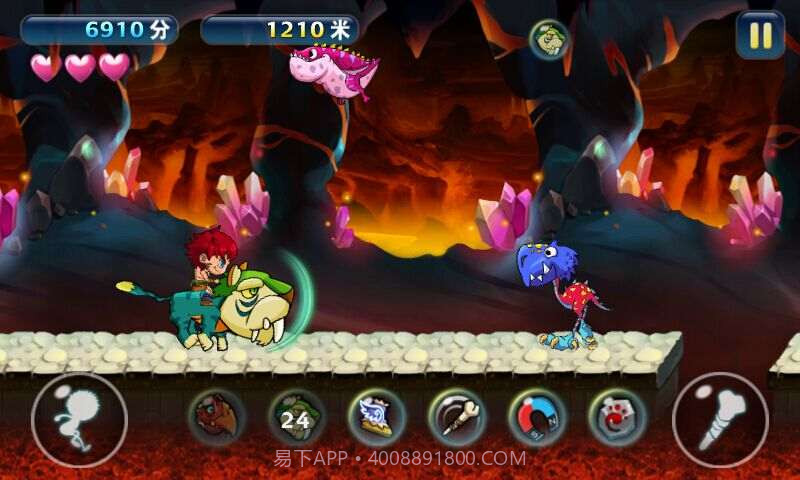Click the green mount status icon

tap(548, 39)
